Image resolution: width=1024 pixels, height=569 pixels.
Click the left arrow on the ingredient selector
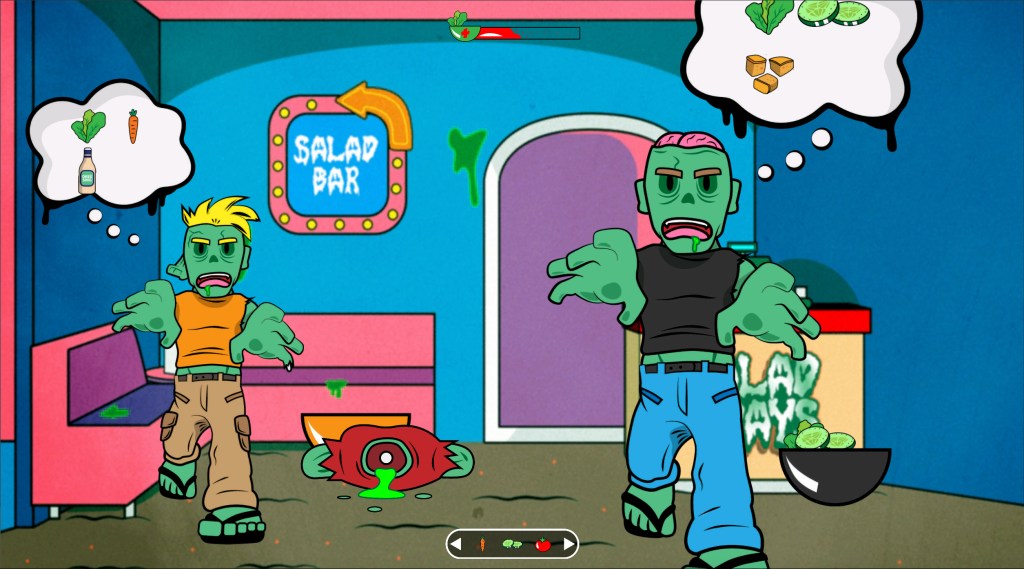[x=457, y=544]
